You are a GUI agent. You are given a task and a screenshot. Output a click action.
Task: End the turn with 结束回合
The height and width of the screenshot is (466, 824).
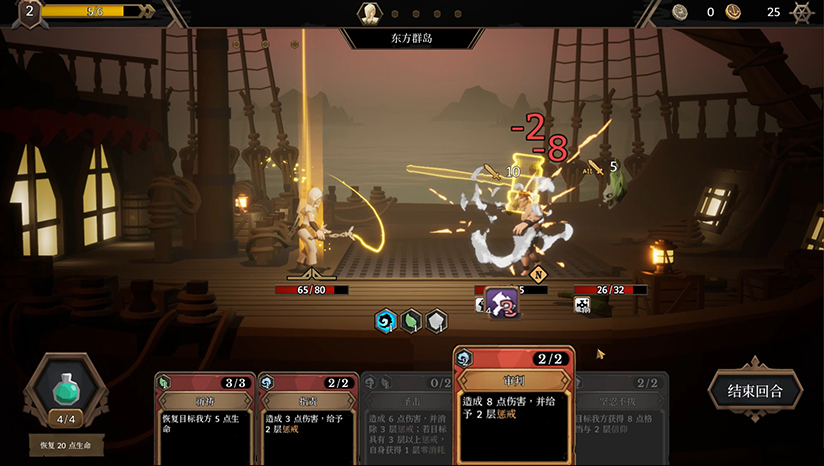click(755, 390)
